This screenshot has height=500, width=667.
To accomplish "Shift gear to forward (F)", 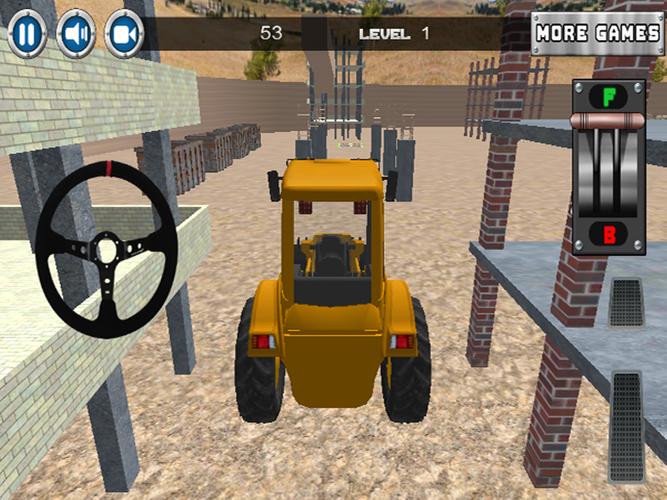I will [608, 98].
